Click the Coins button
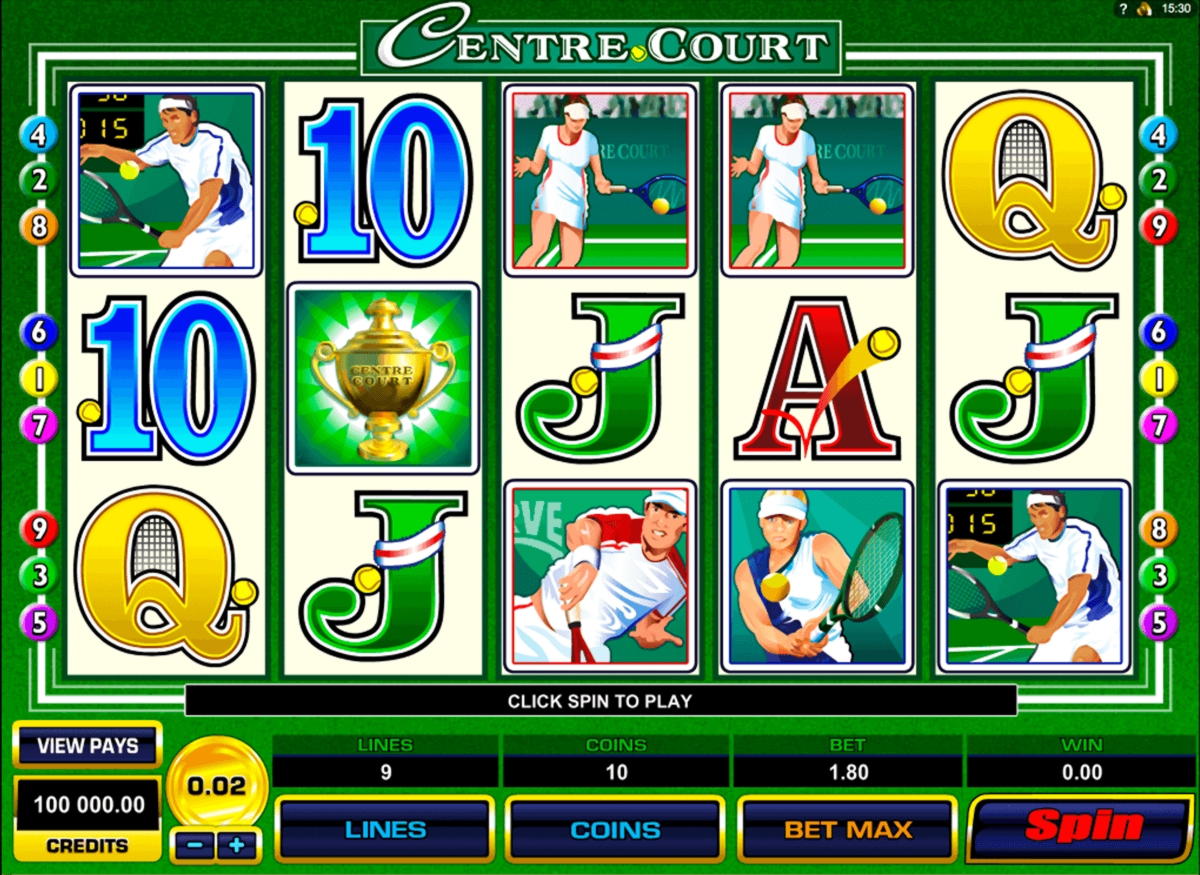 (616, 829)
